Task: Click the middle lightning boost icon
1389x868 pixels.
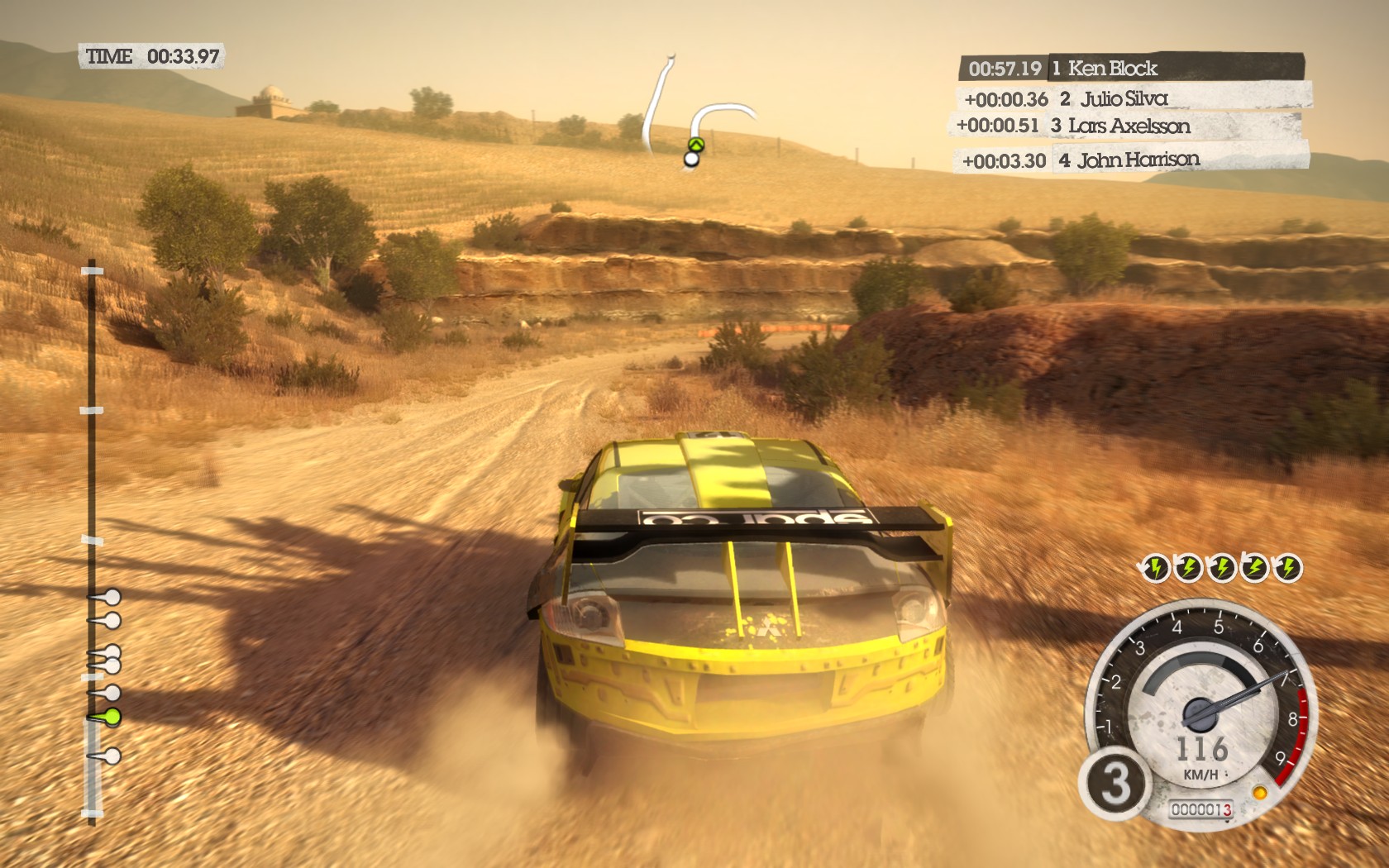Action: click(1223, 567)
